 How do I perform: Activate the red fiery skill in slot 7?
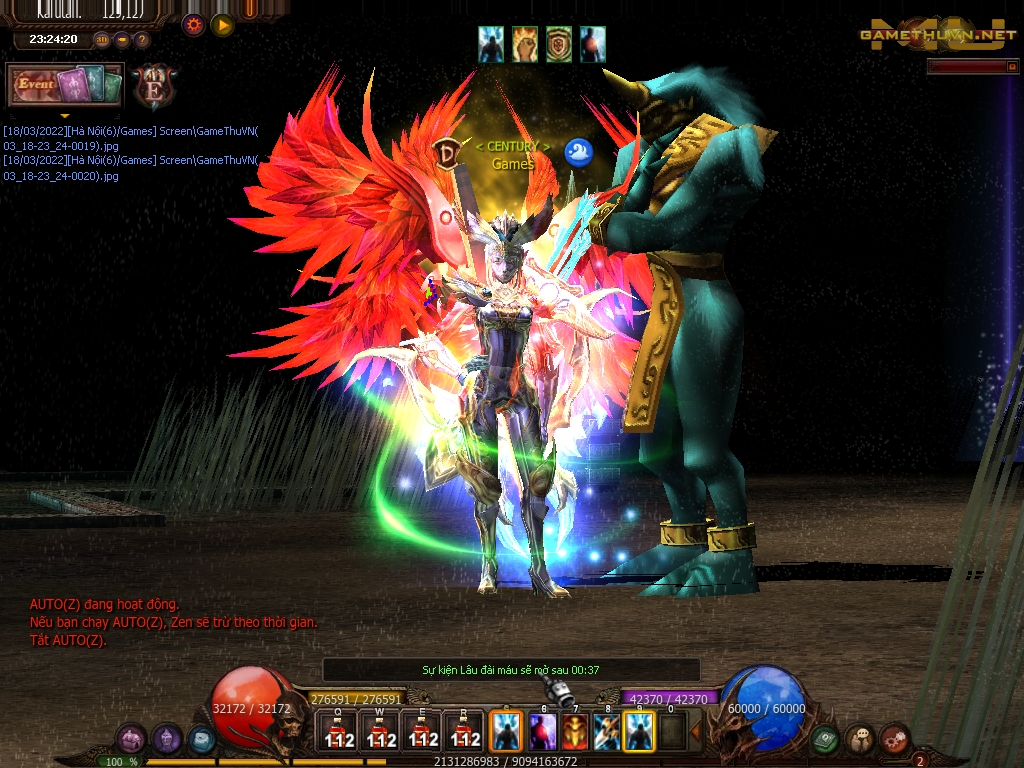[574, 732]
